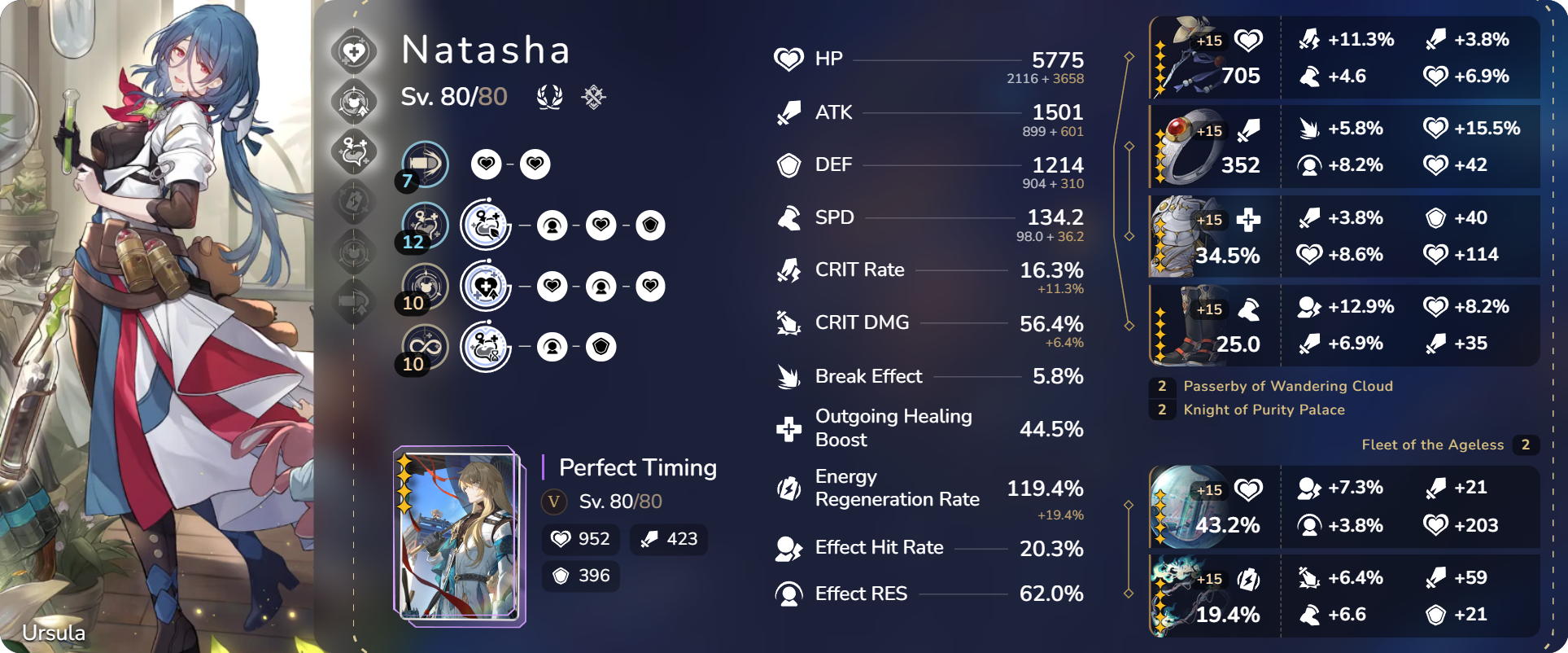Select the Basic Attack trace icon
The height and width of the screenshot is (653, 1568).
point(423,164)
